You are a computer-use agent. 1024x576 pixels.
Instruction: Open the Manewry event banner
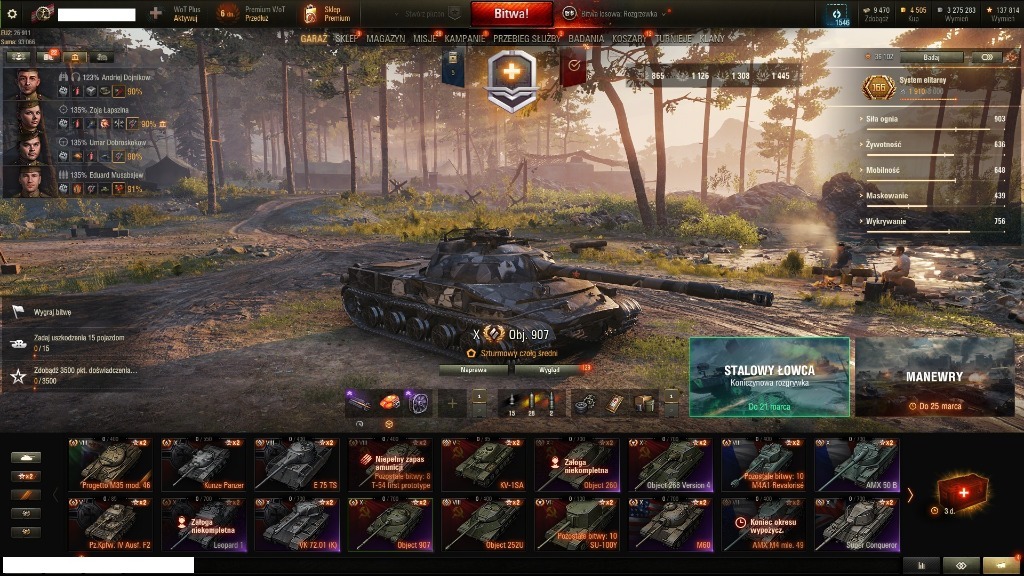point(934,376)
